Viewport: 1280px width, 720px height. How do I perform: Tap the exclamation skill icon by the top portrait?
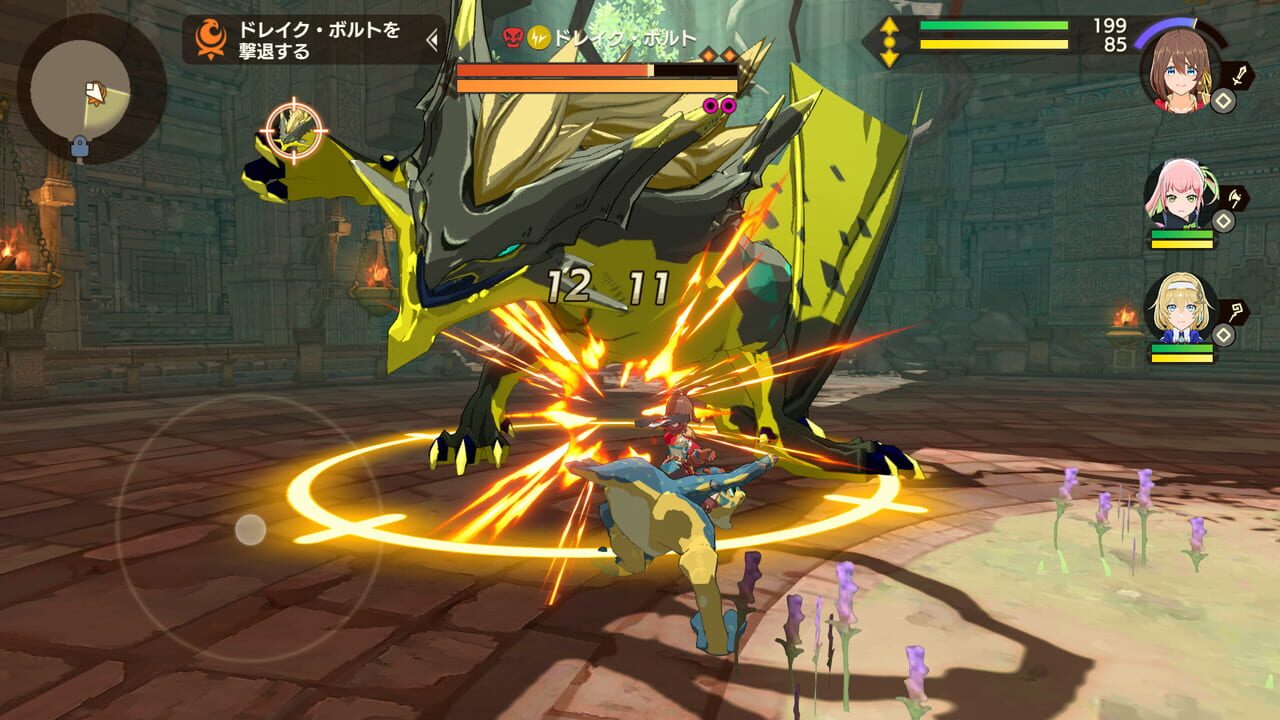click(1238, 73)
